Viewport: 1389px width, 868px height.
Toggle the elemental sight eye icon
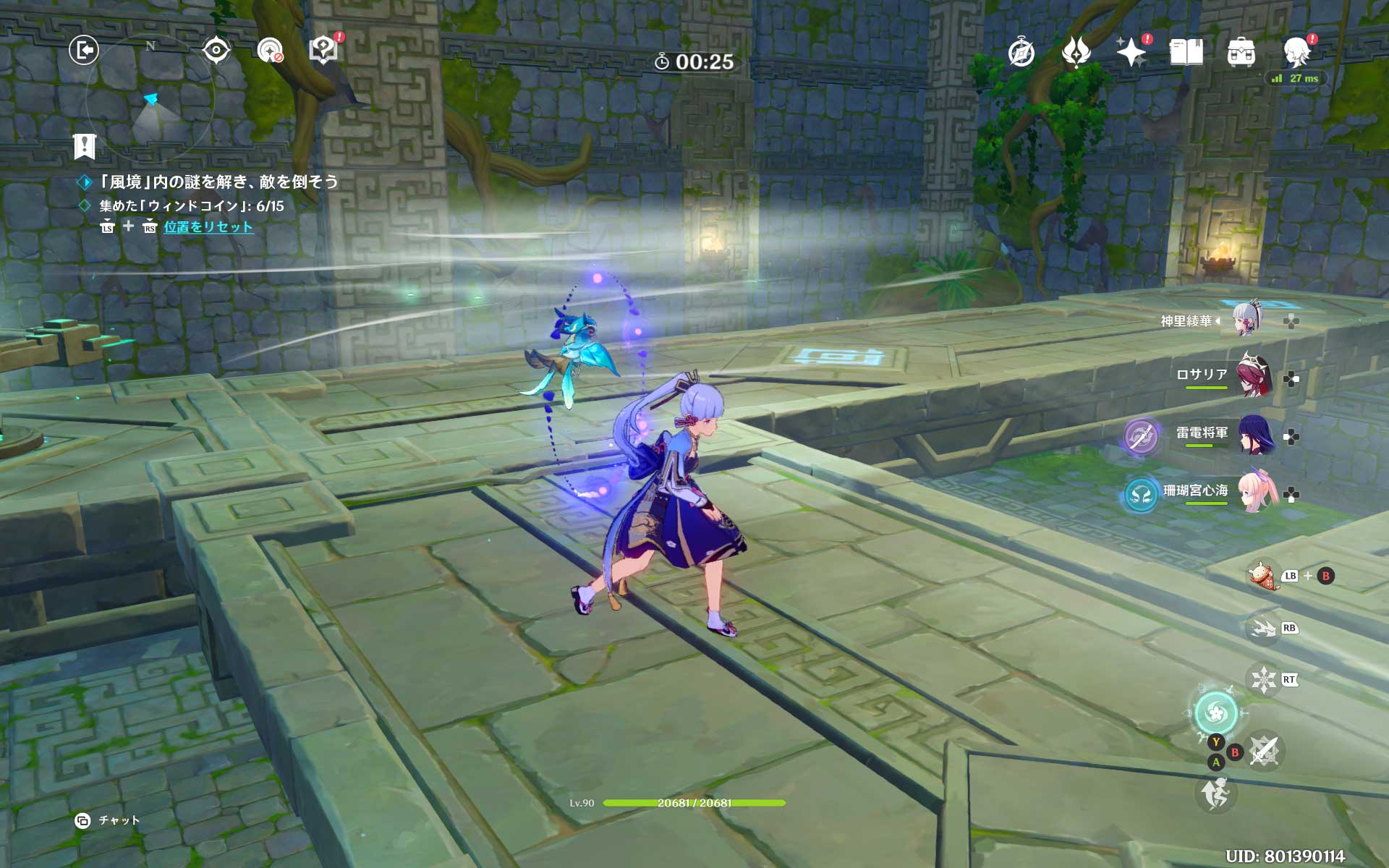(216, 50)
